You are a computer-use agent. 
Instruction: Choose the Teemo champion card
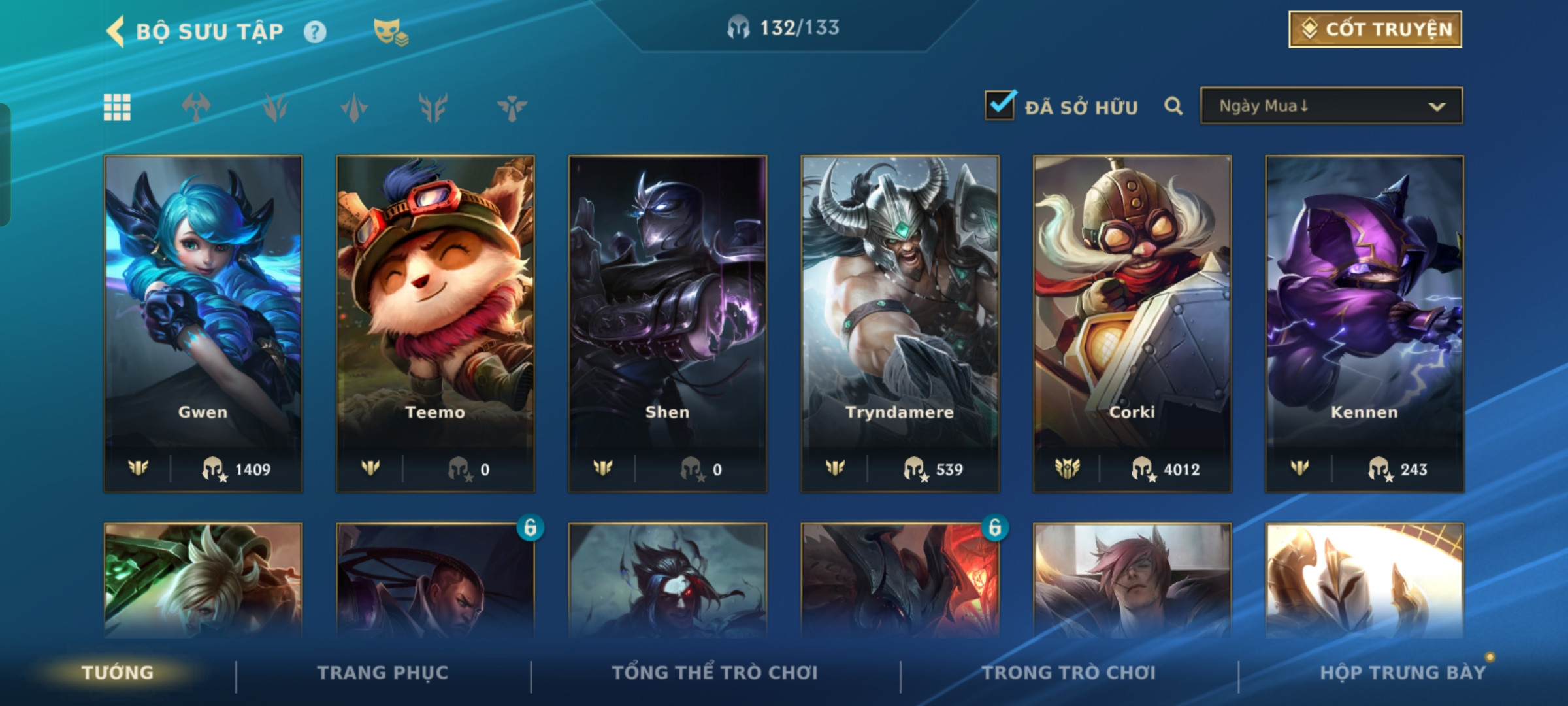[x=435, y=323]
